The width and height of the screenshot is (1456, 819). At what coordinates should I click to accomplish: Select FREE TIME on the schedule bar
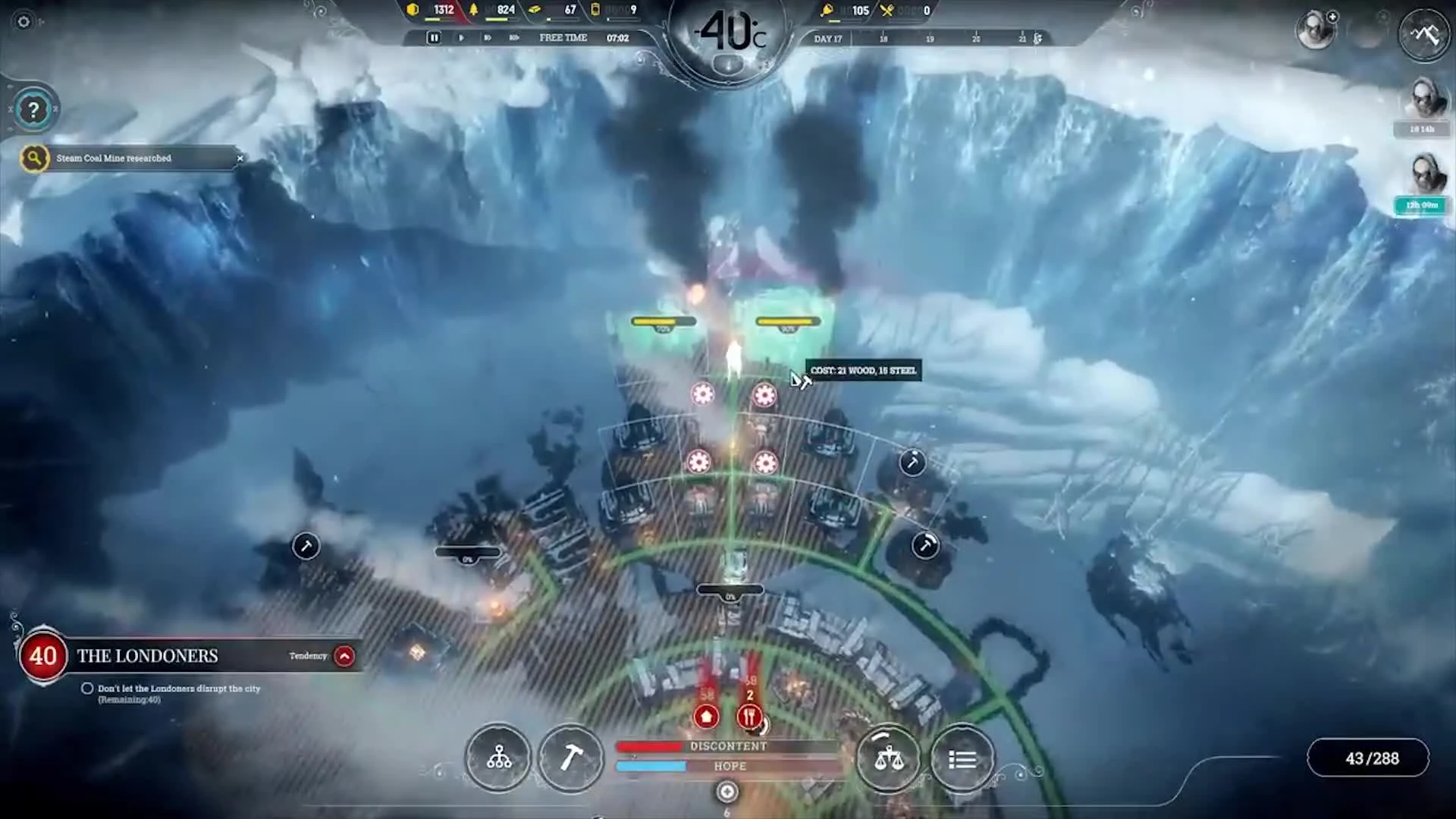click(563, 37)
